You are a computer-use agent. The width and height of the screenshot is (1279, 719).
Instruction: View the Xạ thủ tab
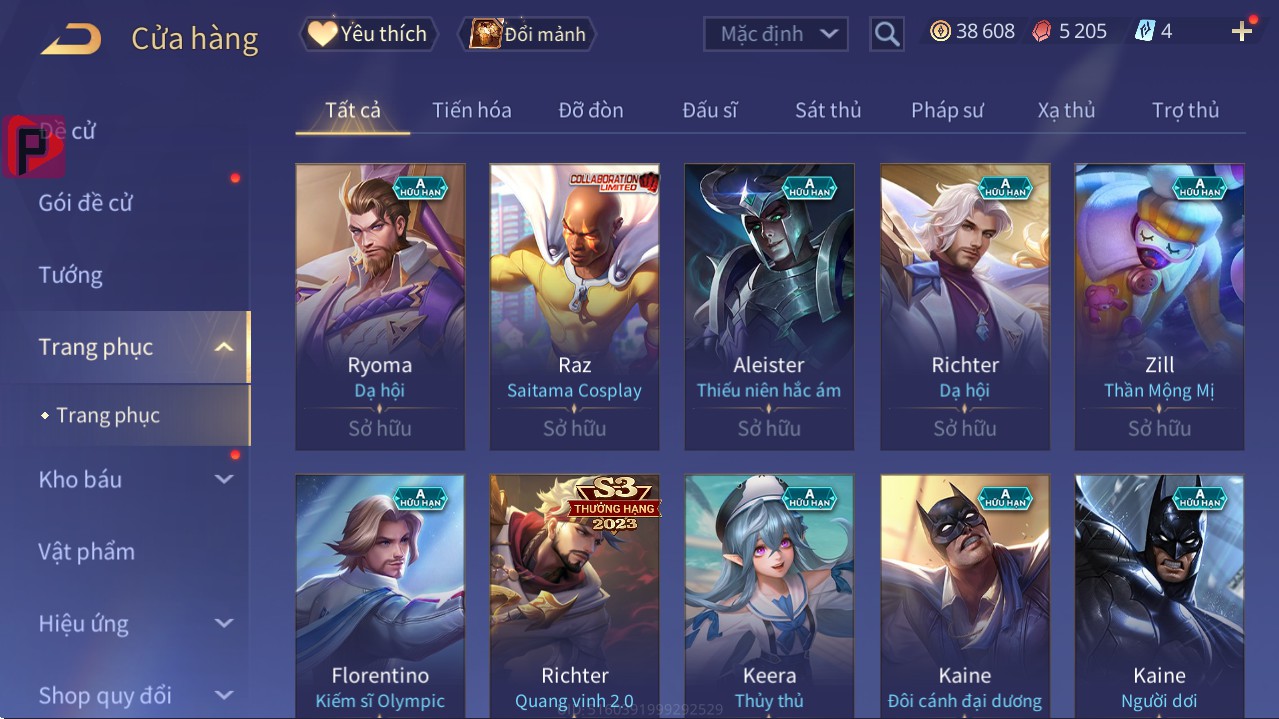coord(1066,110)
